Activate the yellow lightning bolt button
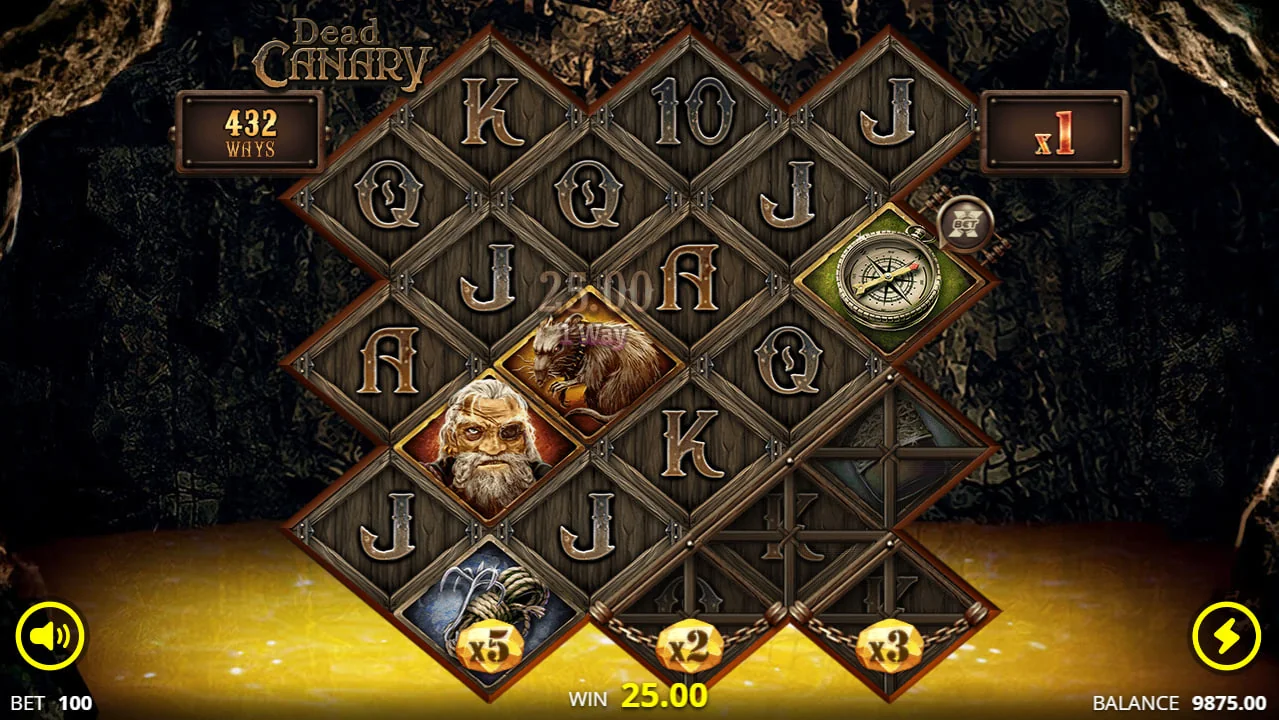This screenshot has height=720, width=1279. point(1226,637)
